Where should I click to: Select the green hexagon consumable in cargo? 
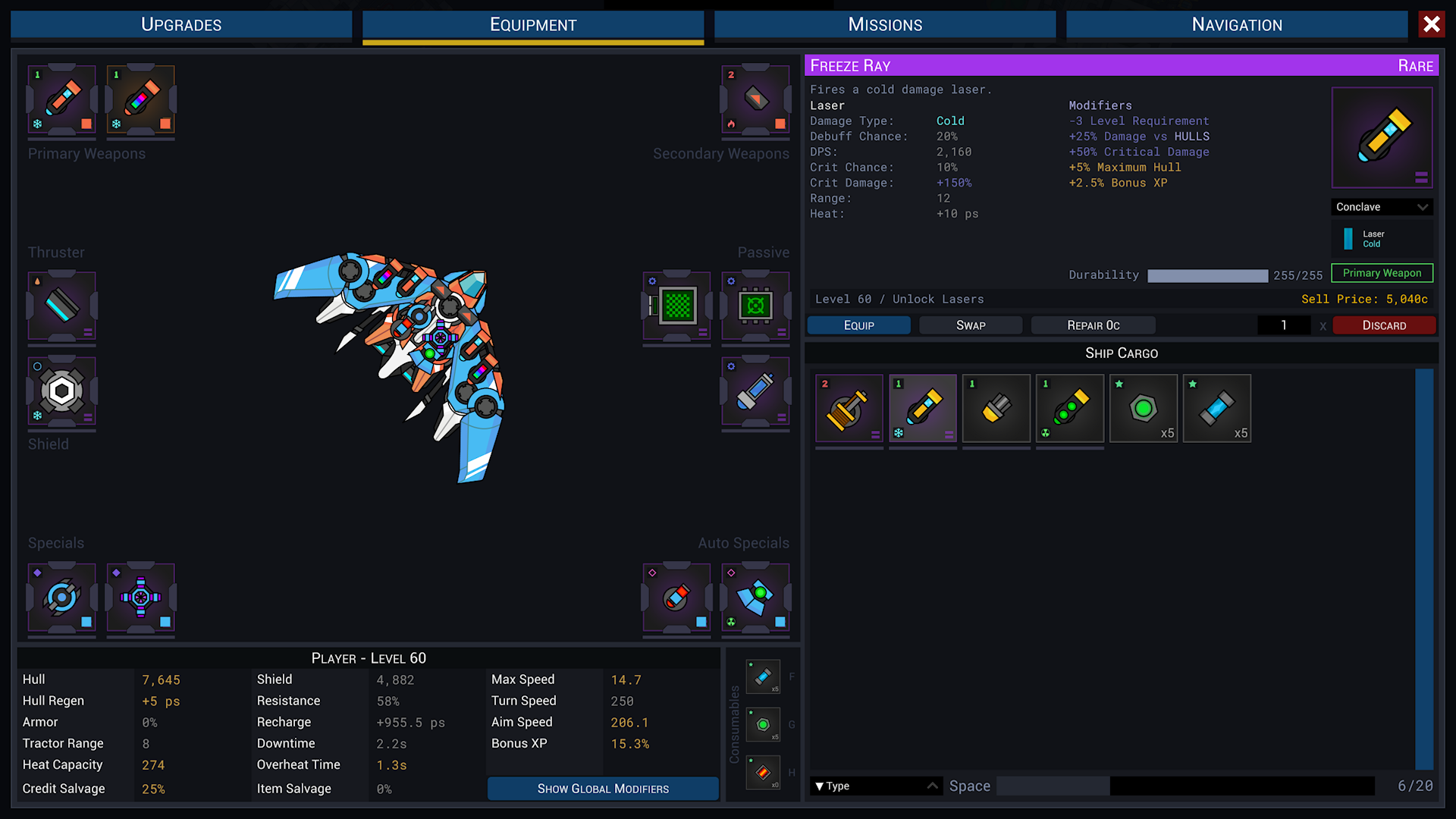point(1143,408)
